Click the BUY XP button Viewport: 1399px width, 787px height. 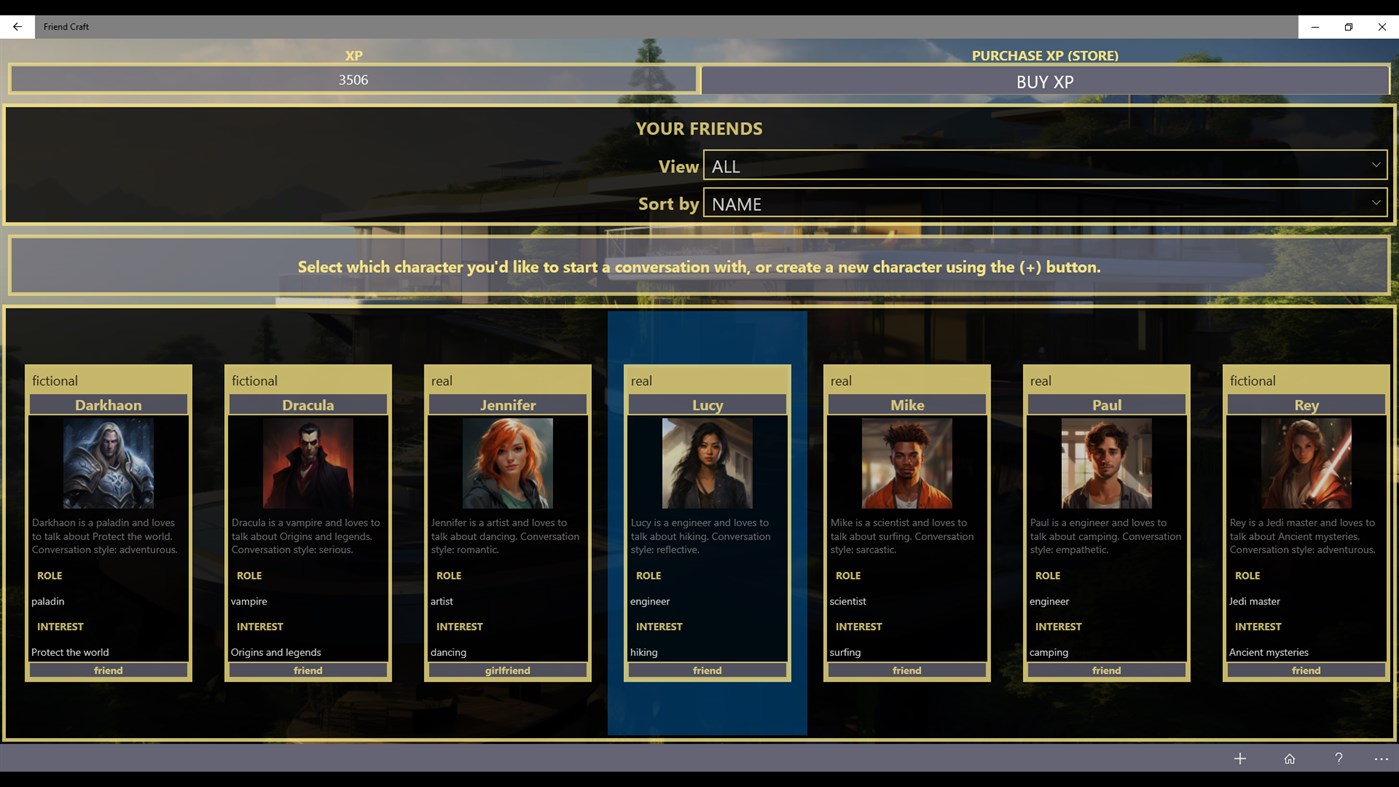[1045, 81]
